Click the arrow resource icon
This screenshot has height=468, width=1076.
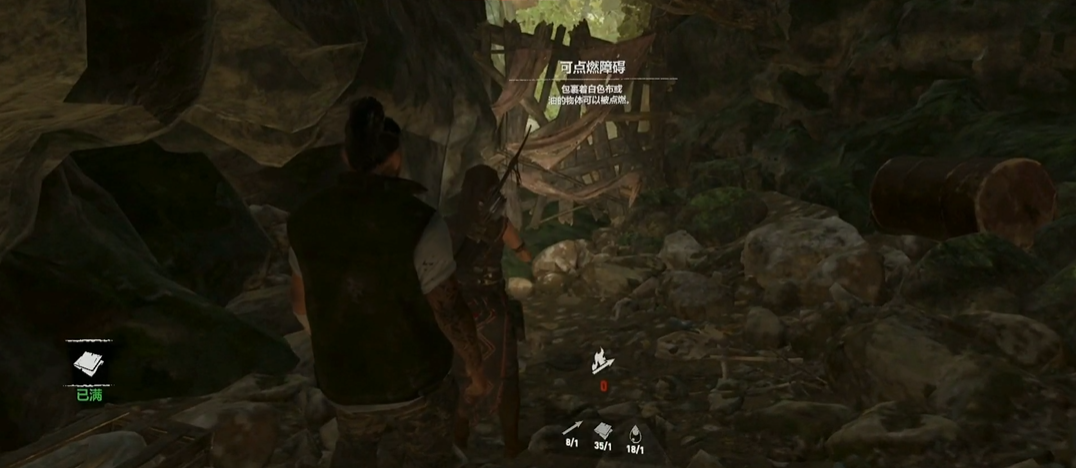(x=573, y=430)
